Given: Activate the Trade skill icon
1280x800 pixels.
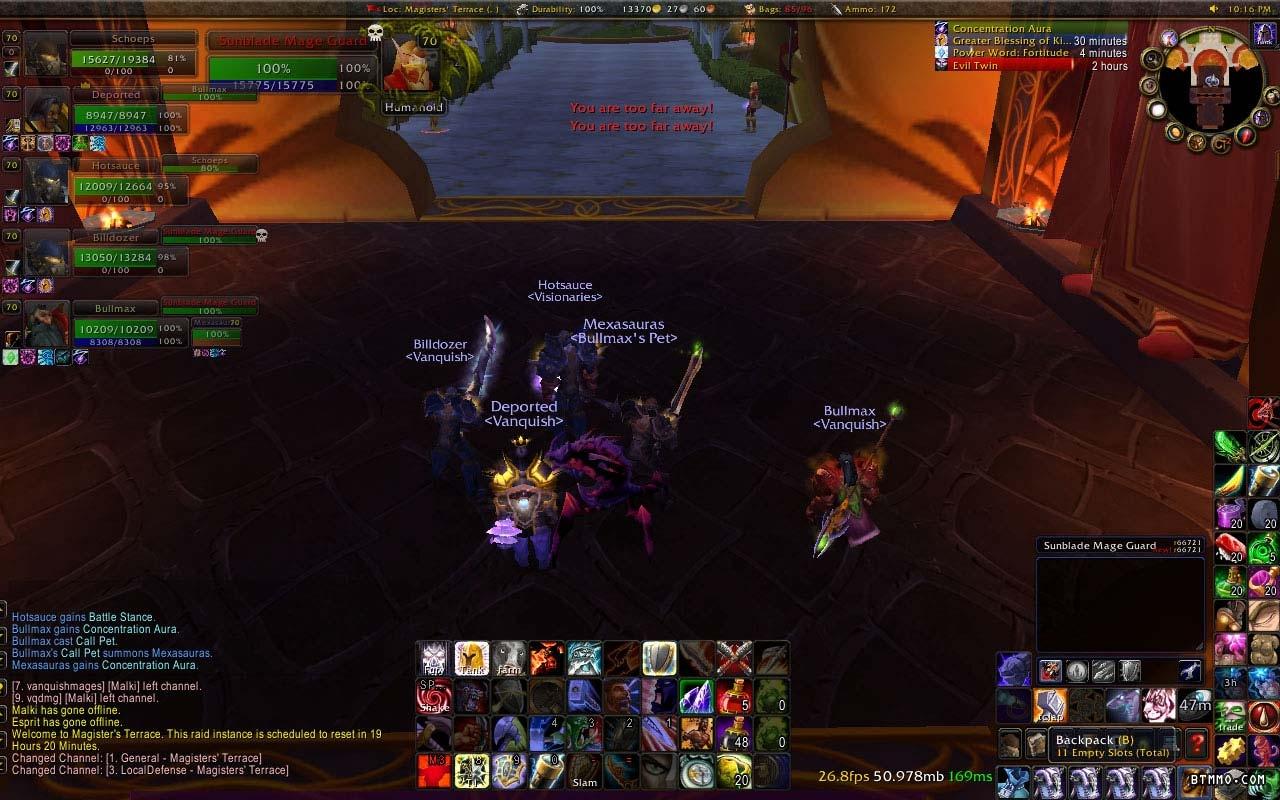Looking at the screenshot, I should (x=1231, y=716).
